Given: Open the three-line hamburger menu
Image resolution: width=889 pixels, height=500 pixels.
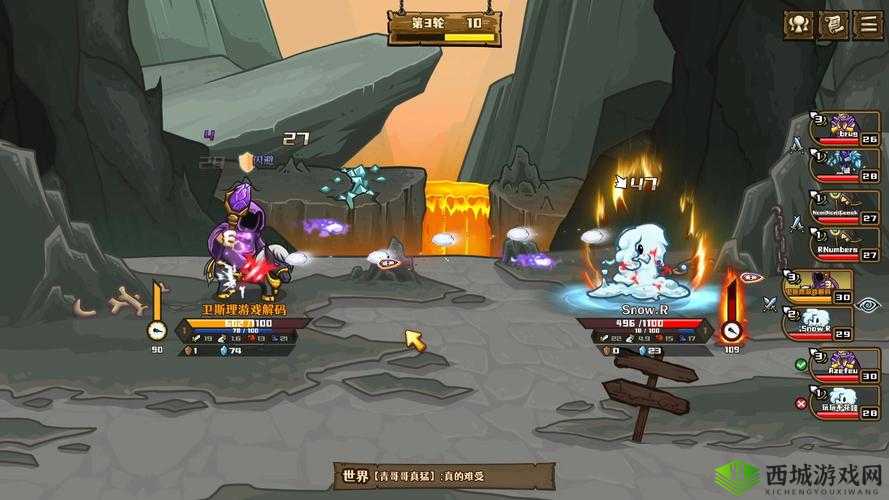Looking at the screenshot, I should click(x=868, y=25).
